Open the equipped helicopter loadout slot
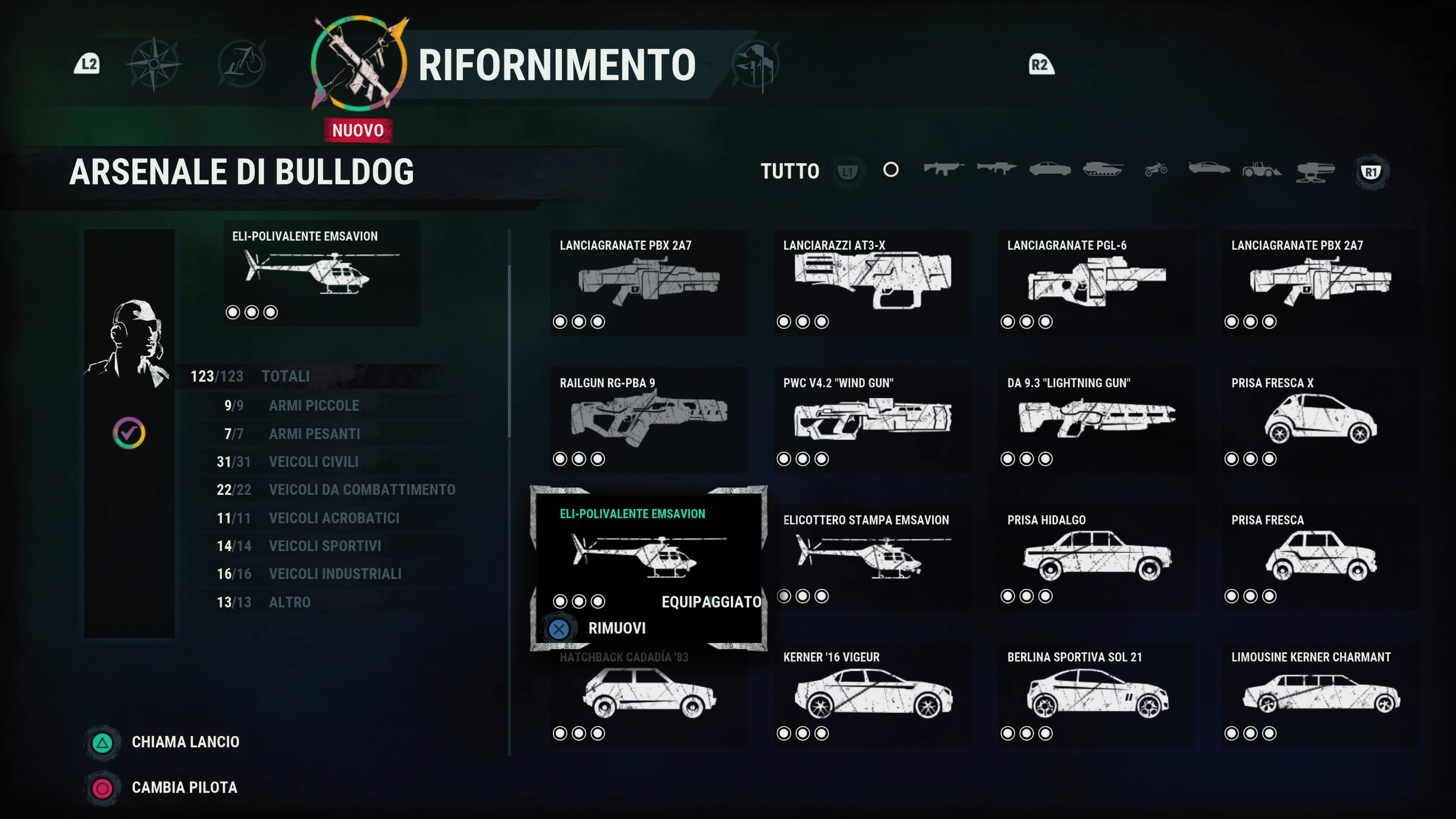The image size is (1456, 819). 321,273
